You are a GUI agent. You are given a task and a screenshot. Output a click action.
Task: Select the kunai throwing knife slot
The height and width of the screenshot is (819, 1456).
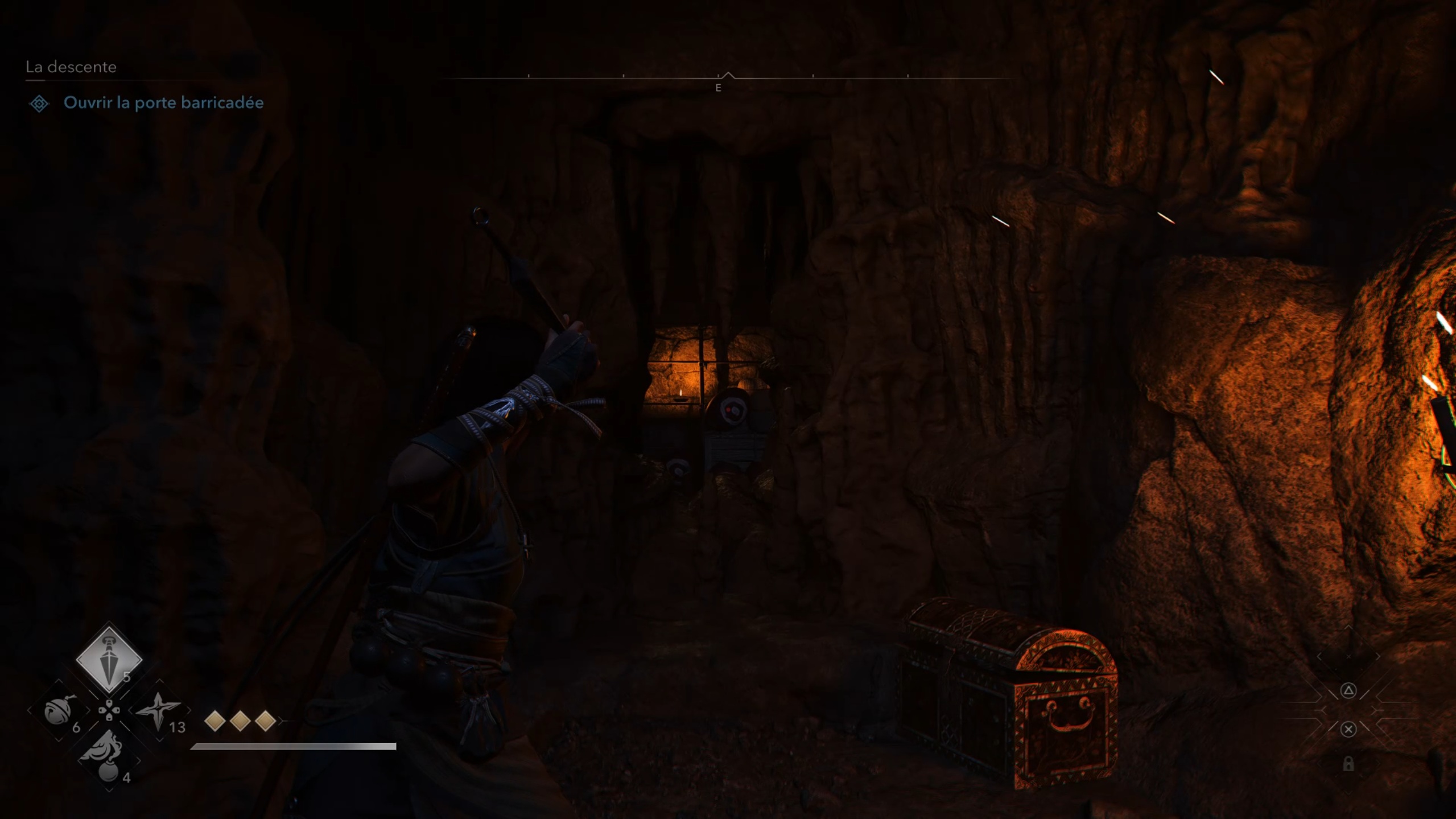[x=109, y=660]
